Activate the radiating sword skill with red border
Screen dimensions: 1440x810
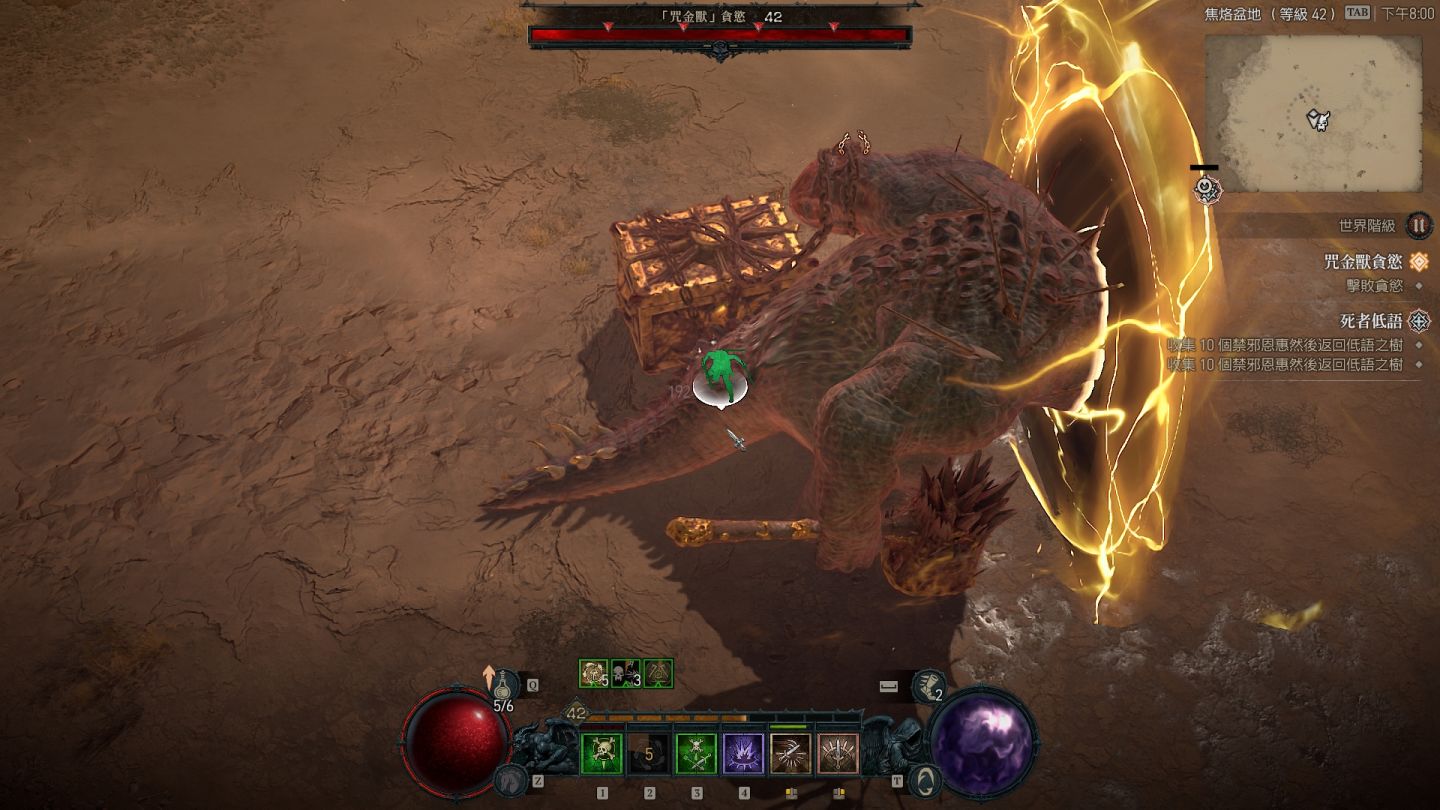click(x=838, y=754)
